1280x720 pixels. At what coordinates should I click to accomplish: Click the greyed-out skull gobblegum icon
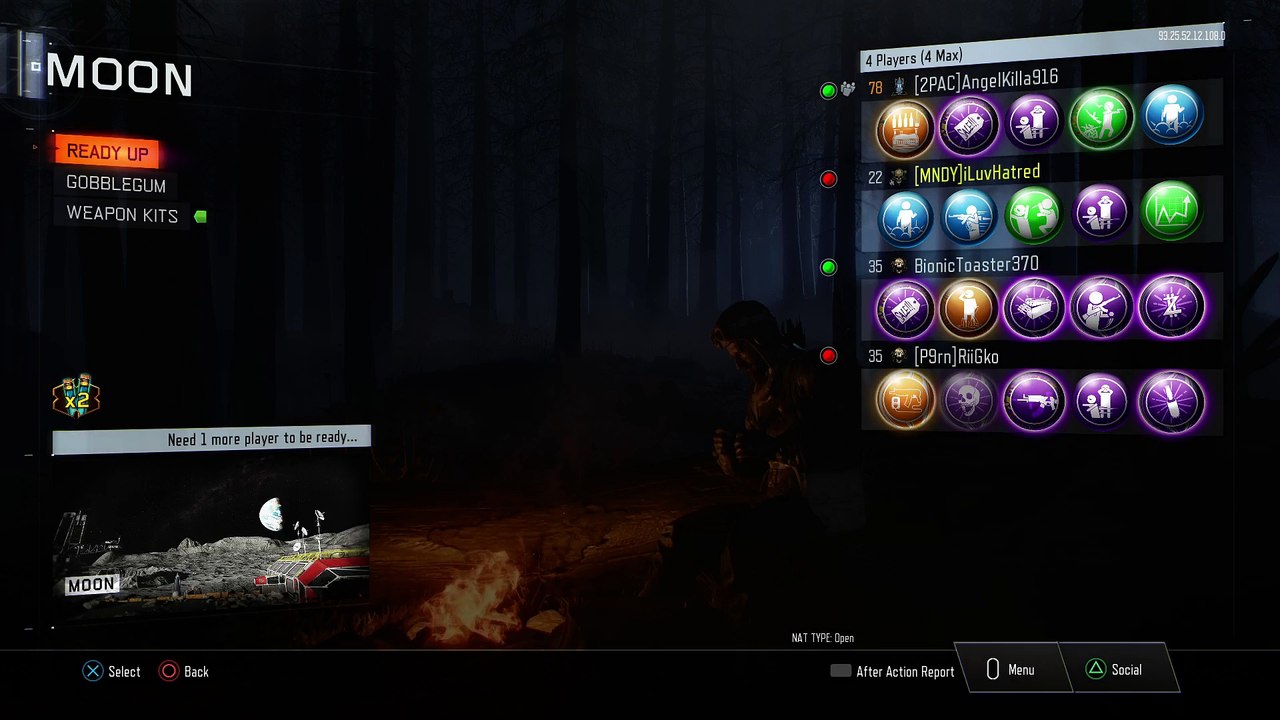click(x=968, y=401)
